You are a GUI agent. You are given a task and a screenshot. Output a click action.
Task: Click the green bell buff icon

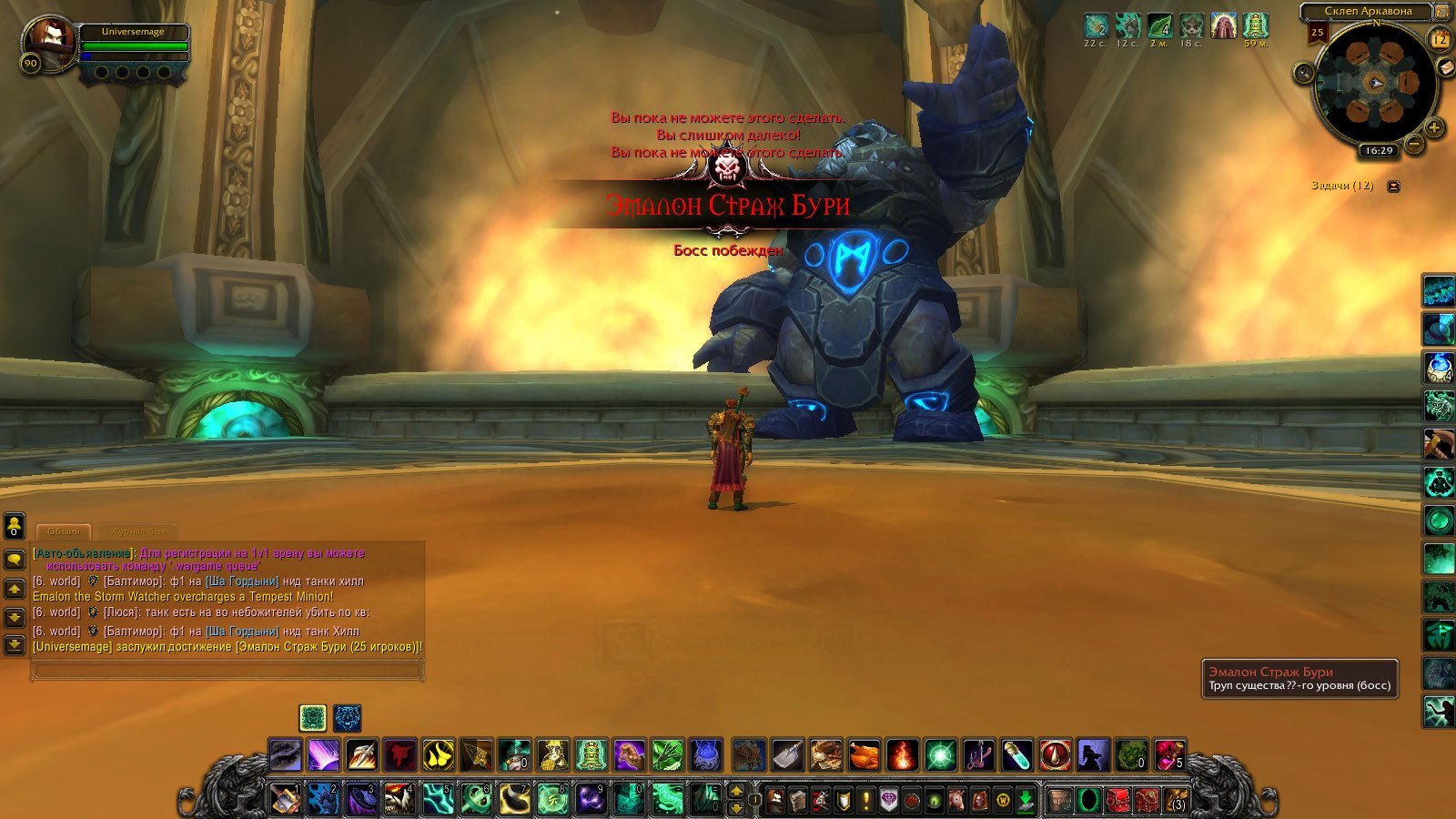pos(1255,25)
